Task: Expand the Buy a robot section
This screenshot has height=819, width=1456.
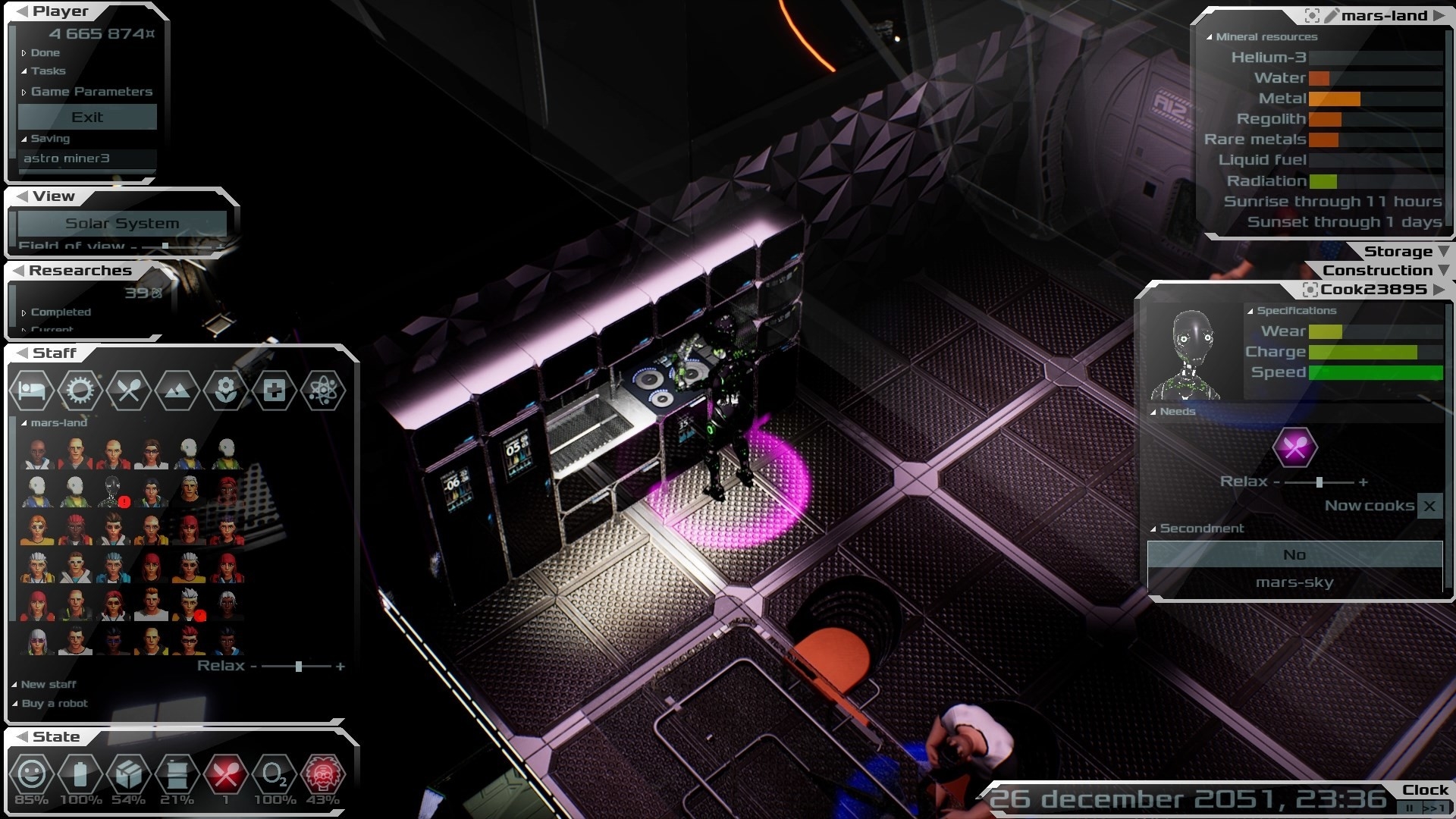Action: coord(54,704)
